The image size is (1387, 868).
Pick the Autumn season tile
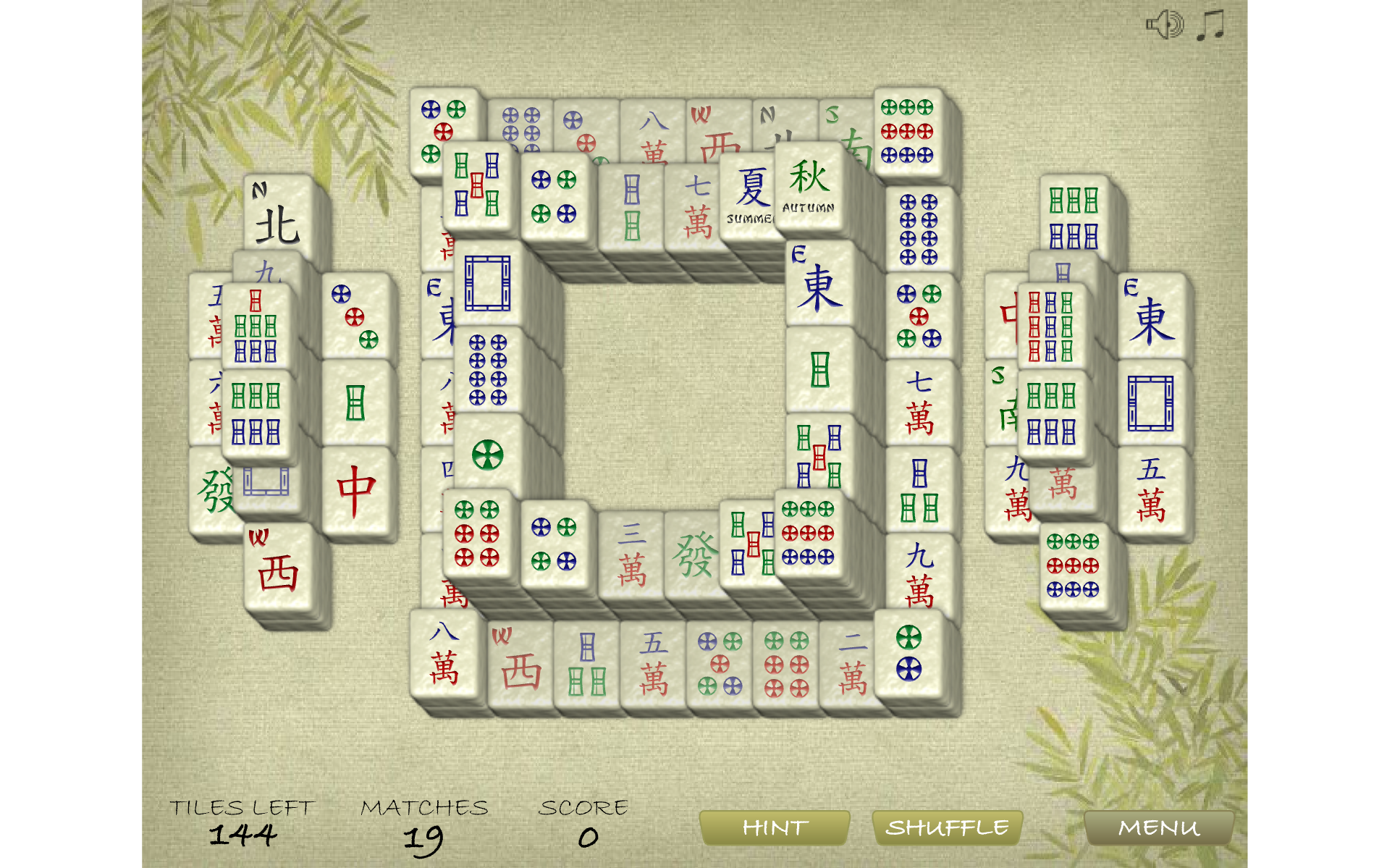[x=809, y=186]
